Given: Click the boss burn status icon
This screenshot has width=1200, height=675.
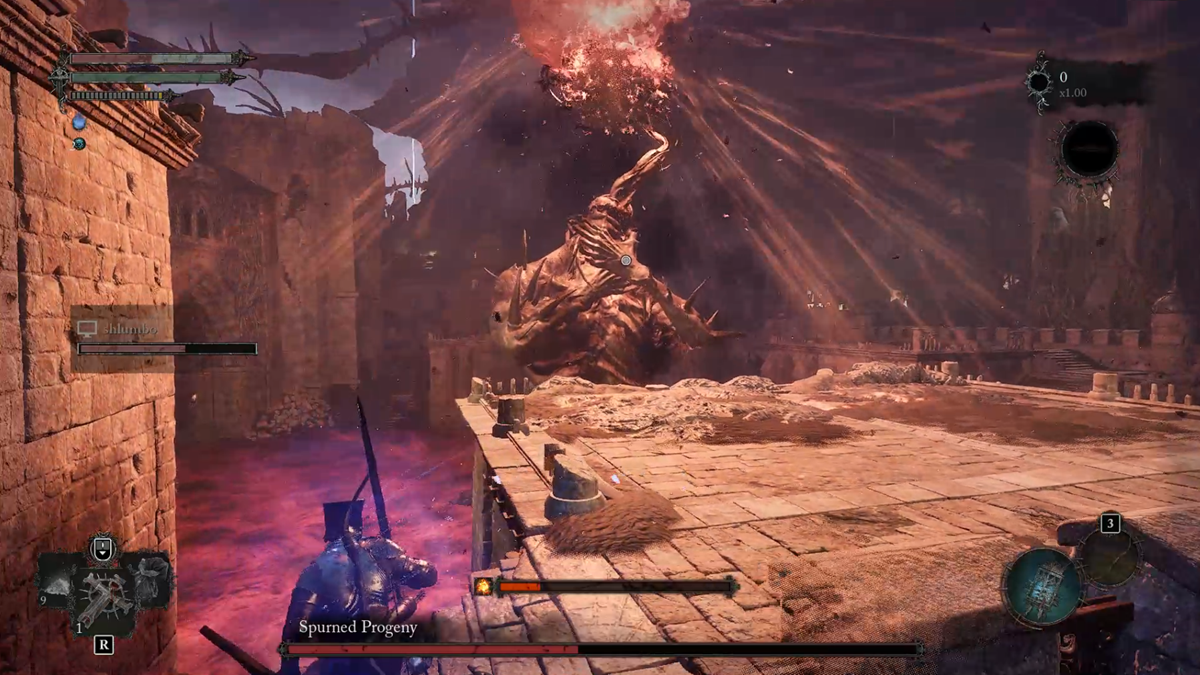Looking at the screenshot, I should 484,586.
